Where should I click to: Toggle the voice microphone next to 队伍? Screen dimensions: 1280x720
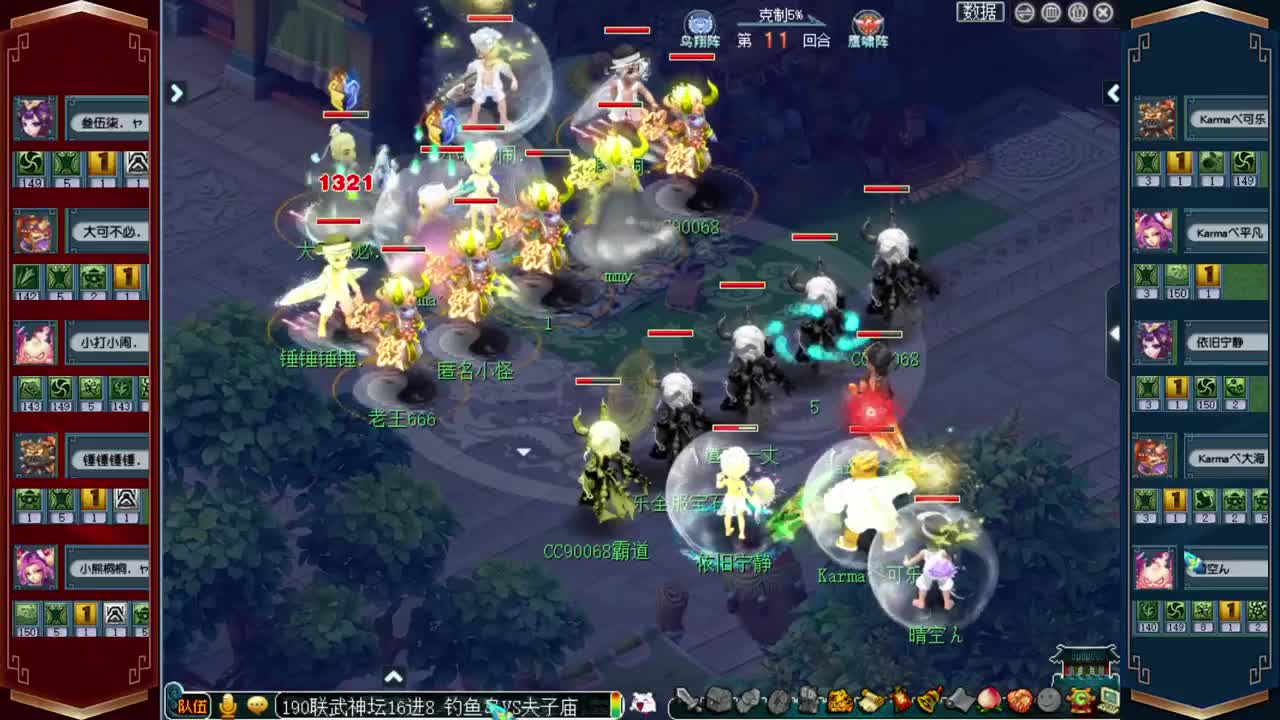pyautogui.click(x=228, y=706)
